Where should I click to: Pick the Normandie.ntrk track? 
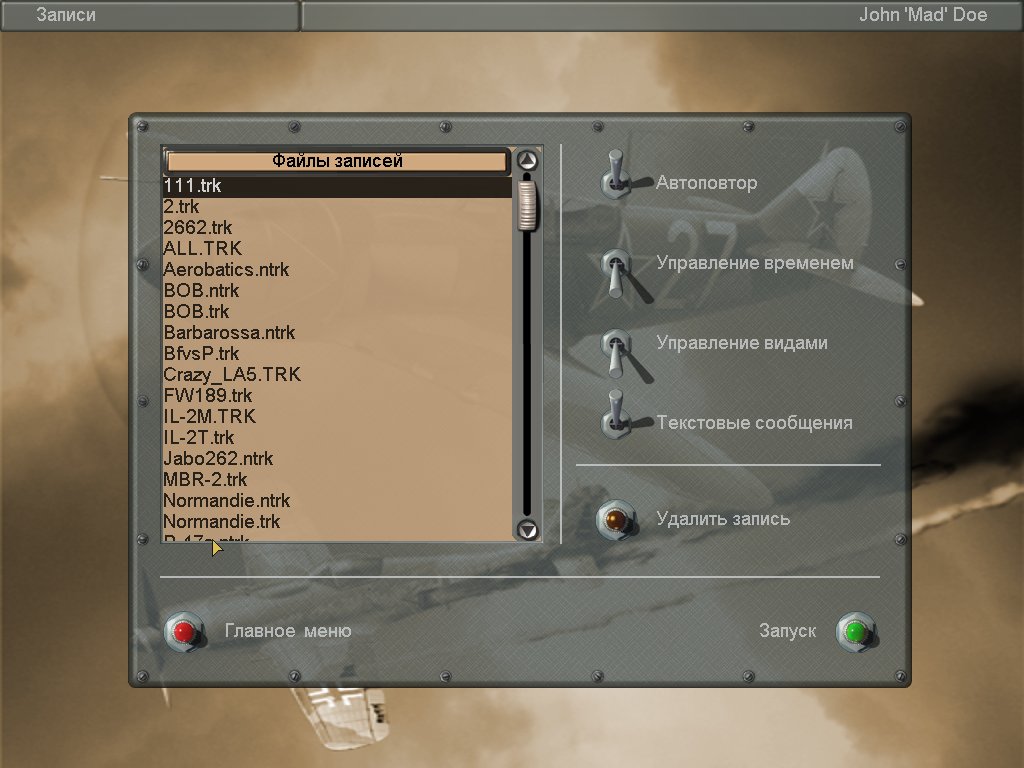[x=226, y=501]
